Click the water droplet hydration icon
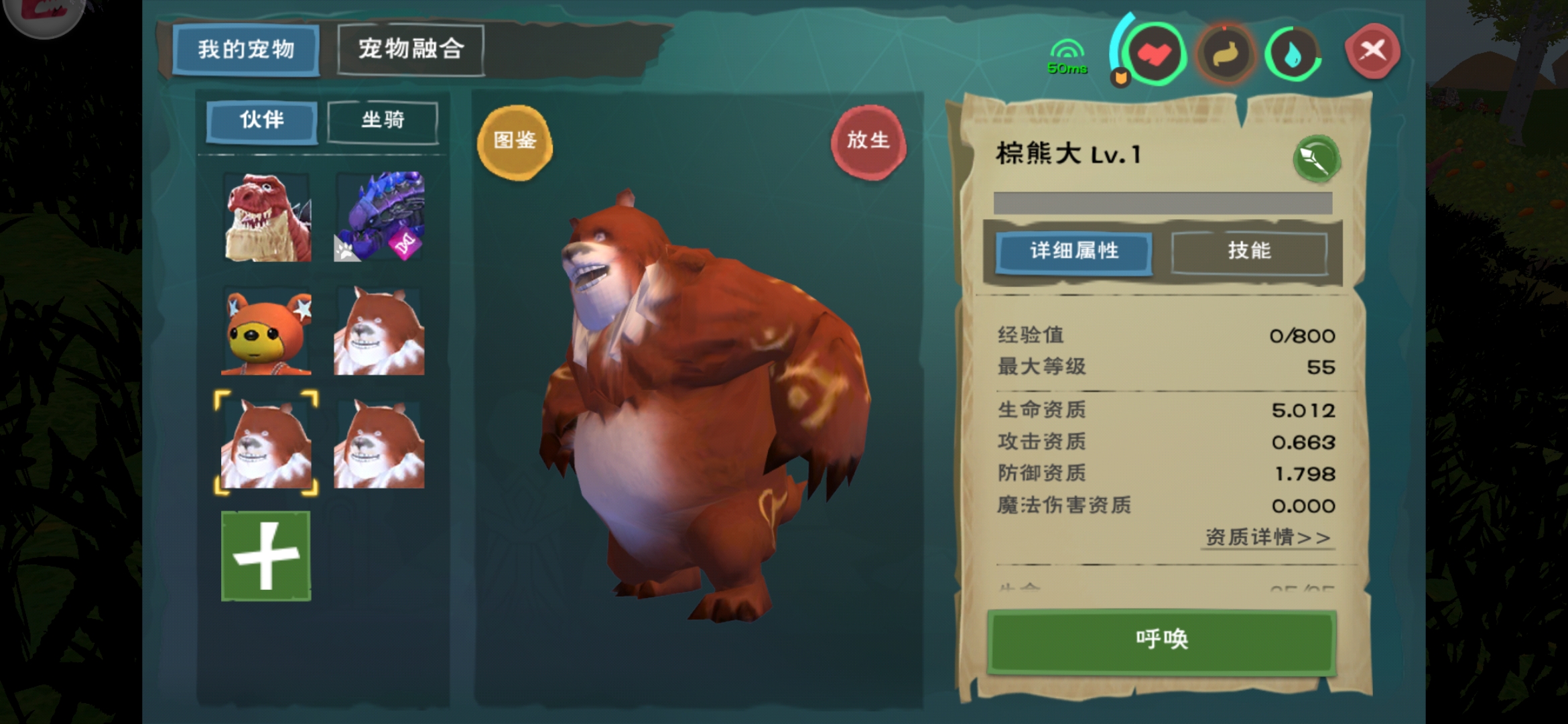Viewport: 1568px width, 724px height. point(1292,55)
